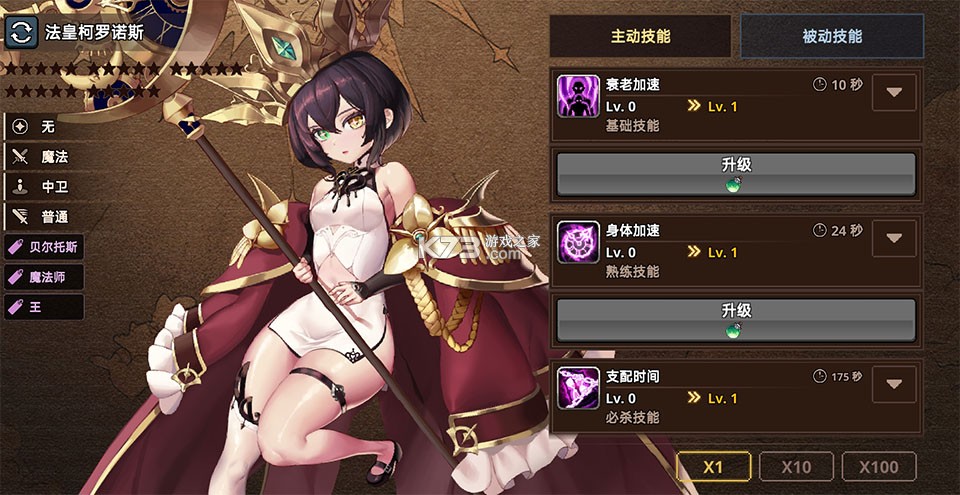960x495 pixels.
Task: Upgrade the 衰老加速 skill with 升级
Action: (736, 174)
